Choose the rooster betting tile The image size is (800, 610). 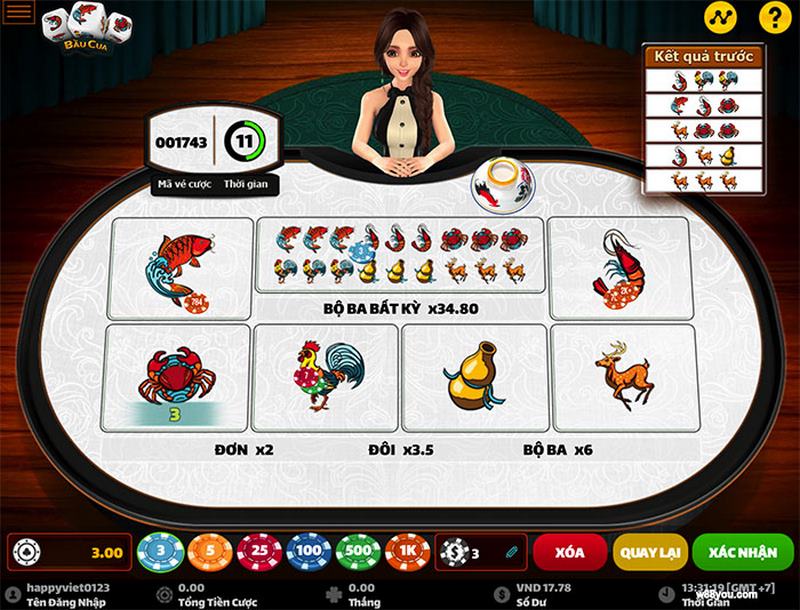pyautogui.click(x=323, y=377)
